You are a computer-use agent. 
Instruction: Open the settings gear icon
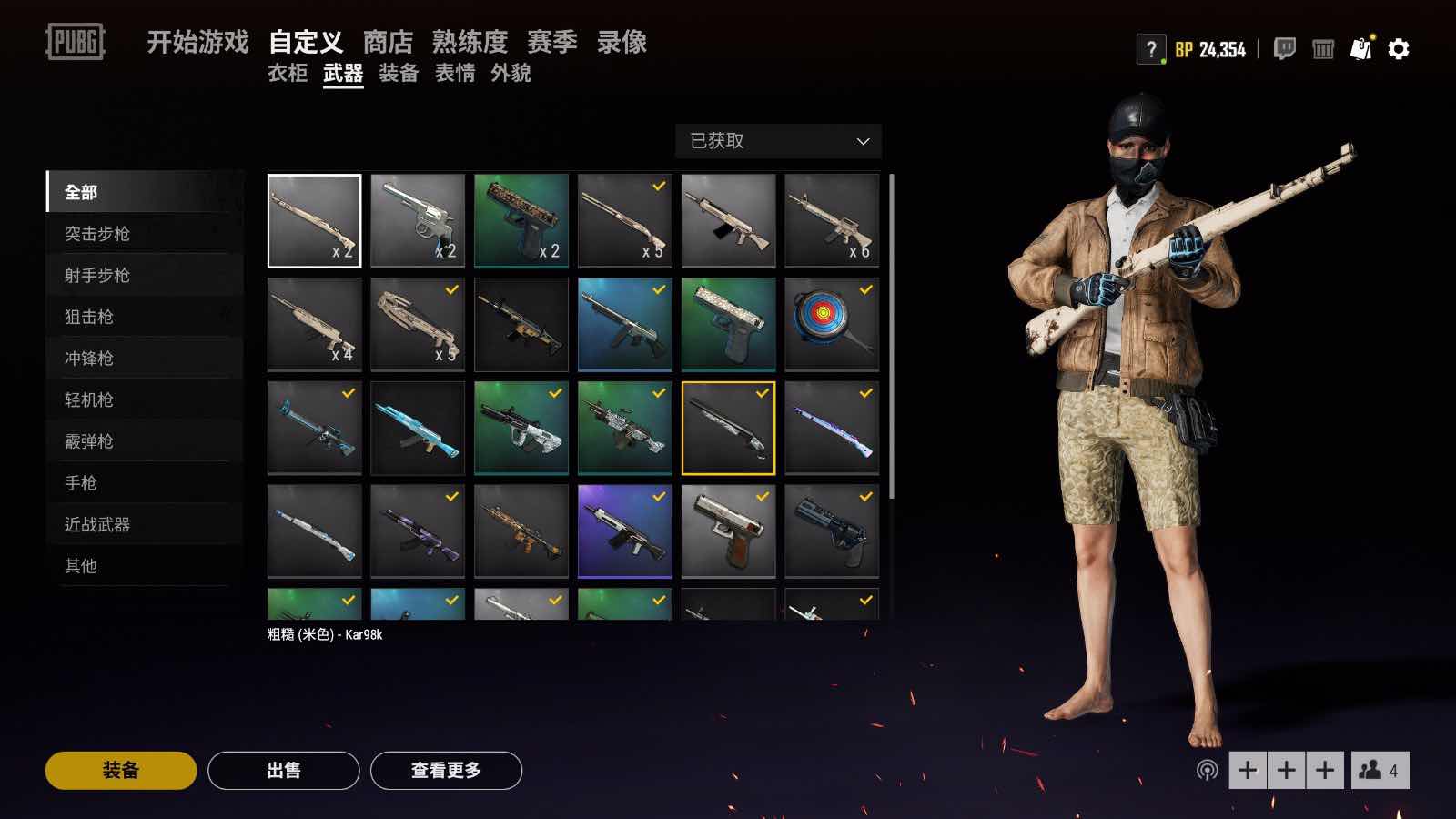tap(1397, 49)
